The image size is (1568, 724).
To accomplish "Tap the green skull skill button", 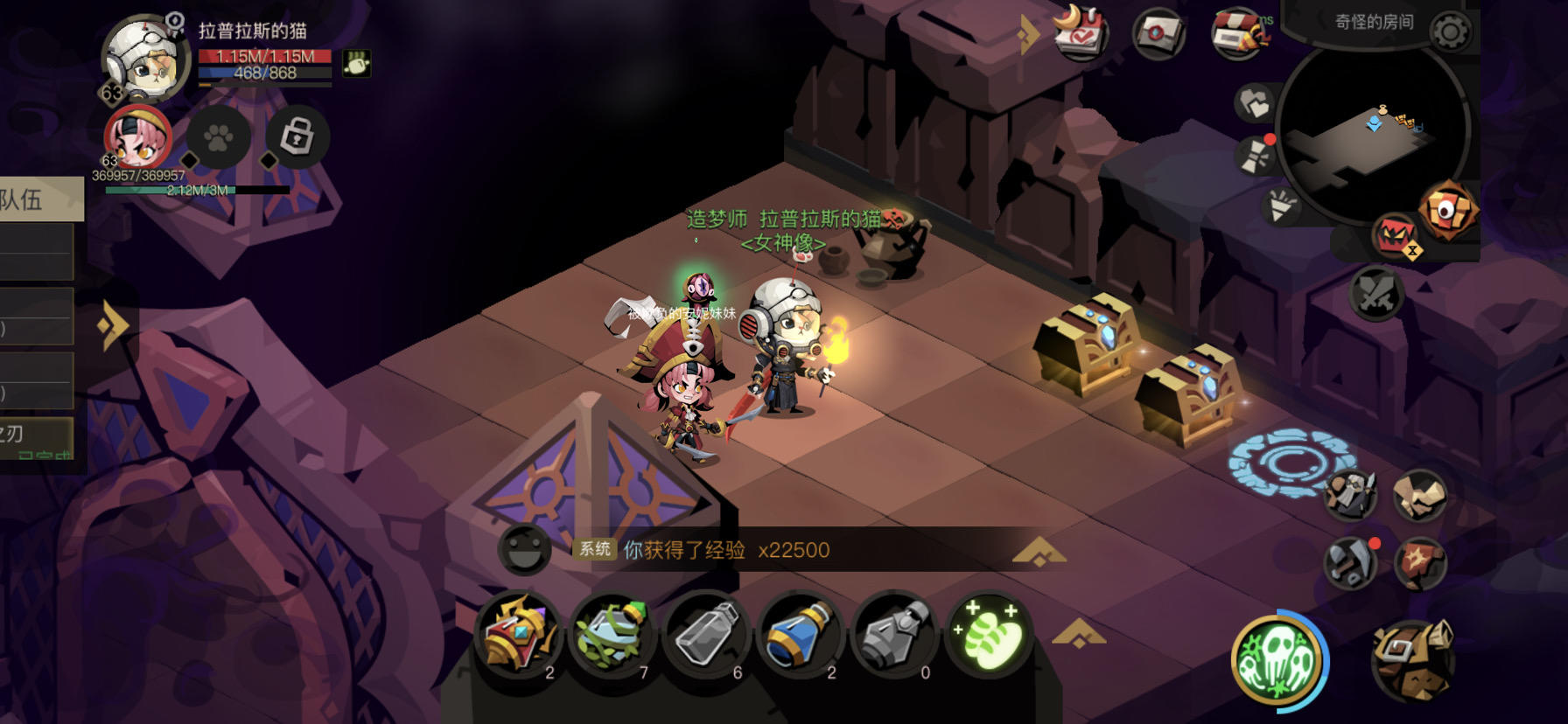I will tap(1279, 662).
